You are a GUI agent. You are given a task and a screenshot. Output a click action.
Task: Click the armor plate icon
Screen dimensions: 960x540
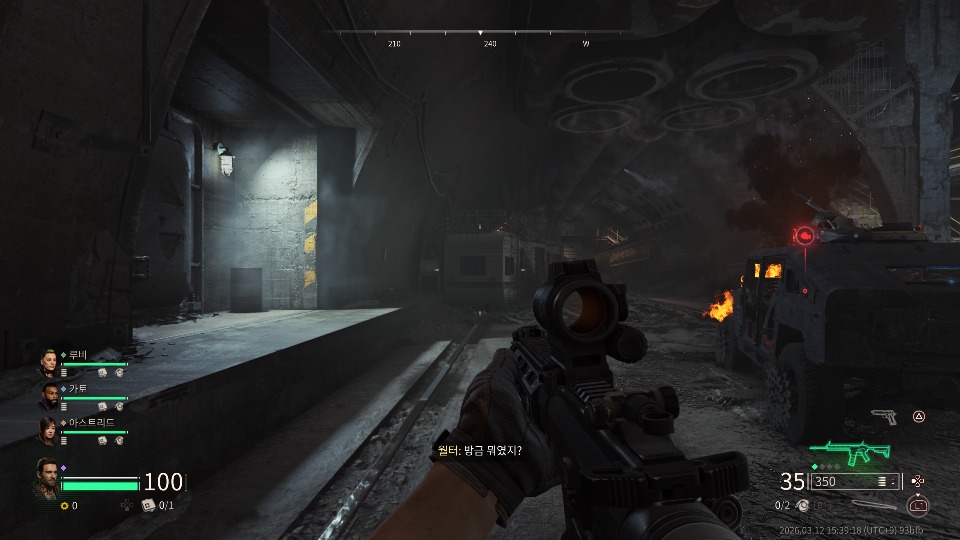click(148, 505)
